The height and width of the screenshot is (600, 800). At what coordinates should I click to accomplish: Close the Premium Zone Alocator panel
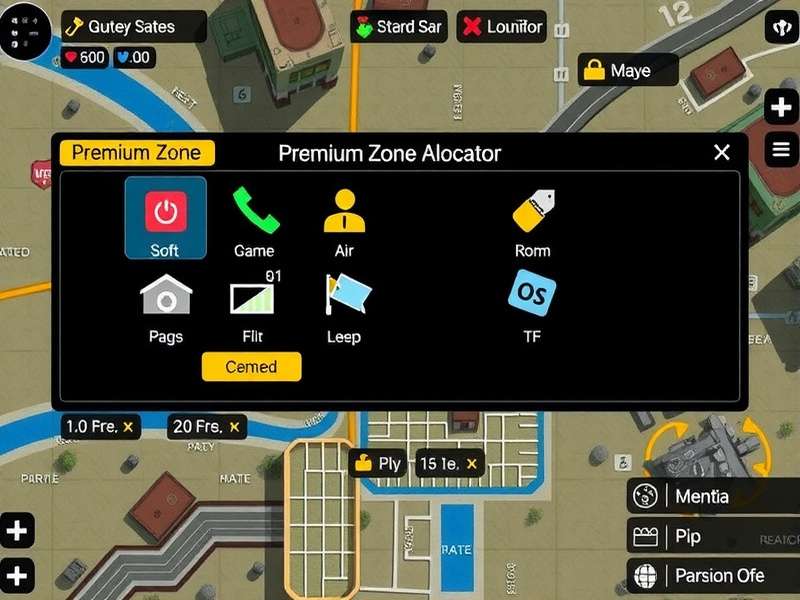[x=722, y=153]
